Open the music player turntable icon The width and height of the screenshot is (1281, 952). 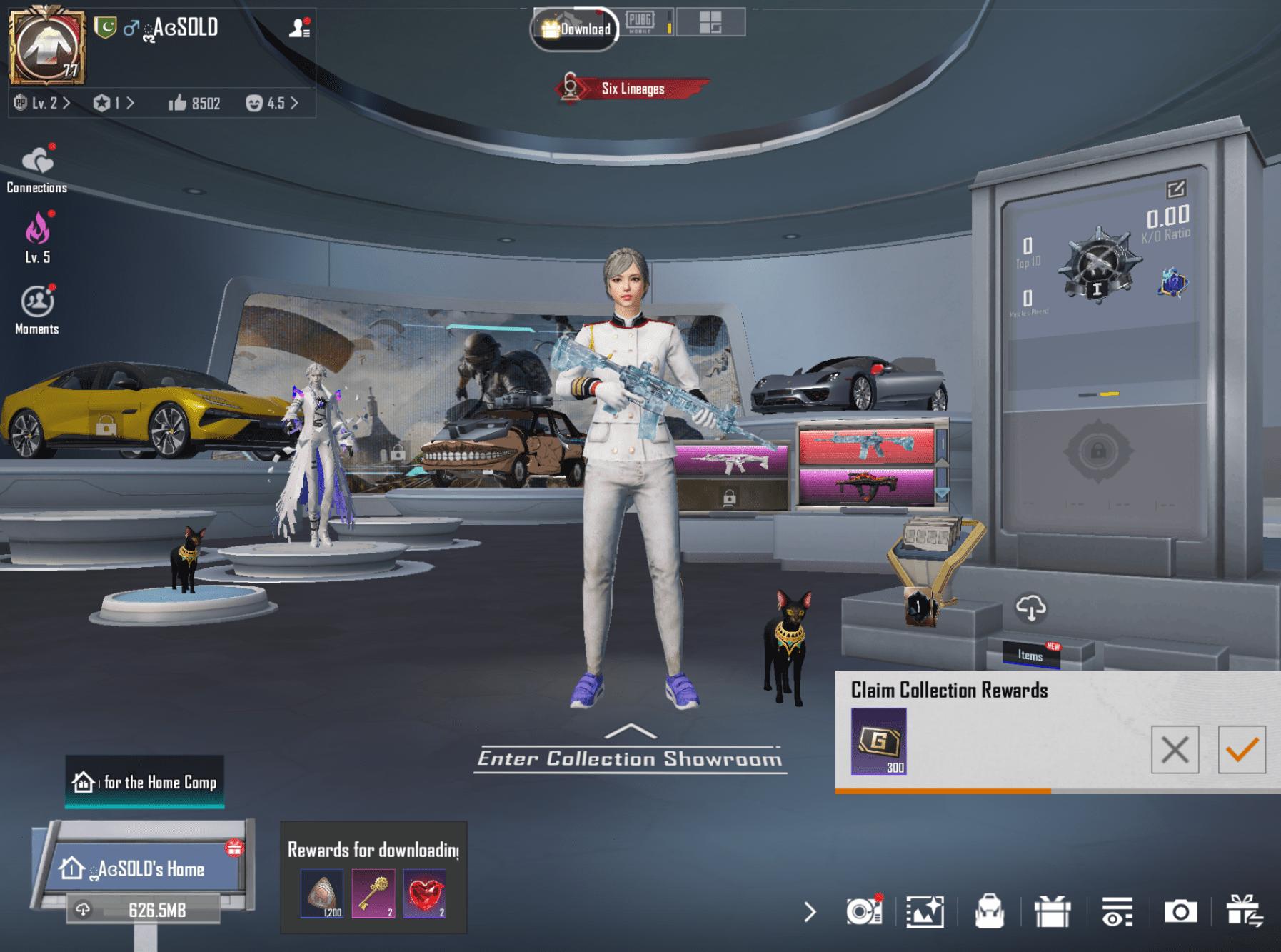click(x=864, y=911)
